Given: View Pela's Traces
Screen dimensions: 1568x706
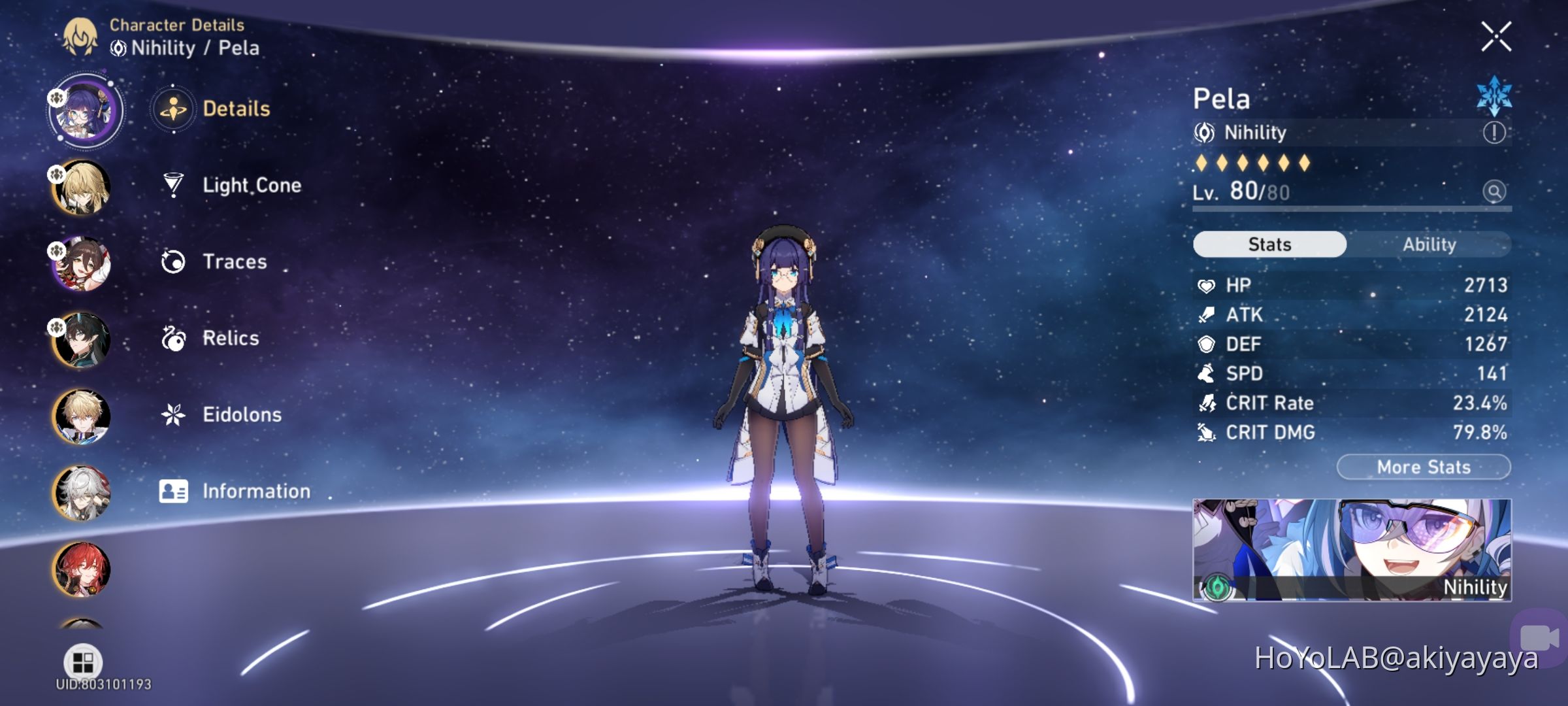Looking at the screenshot, I should coord(234,261).
